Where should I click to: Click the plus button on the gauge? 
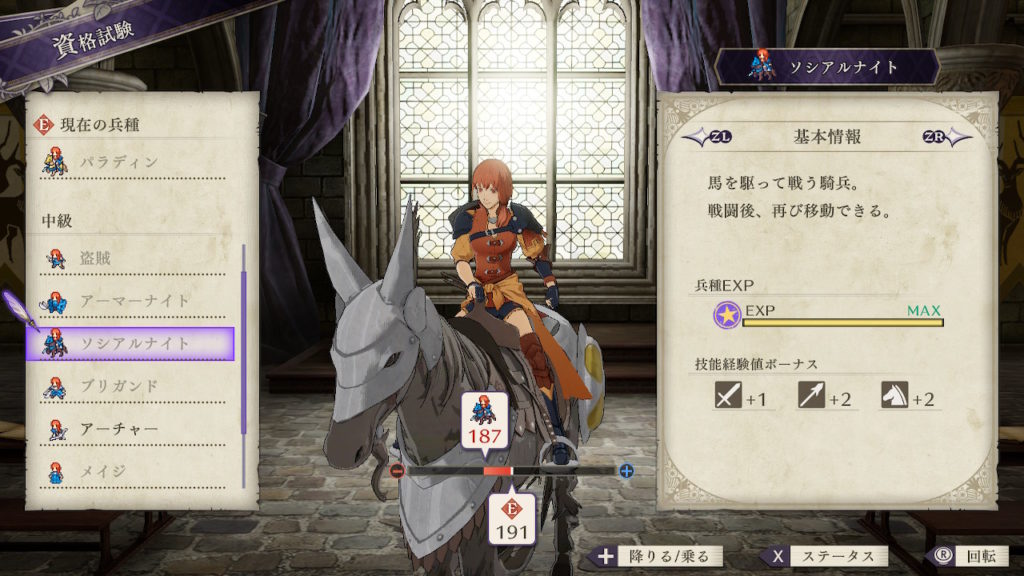point(626,470)
